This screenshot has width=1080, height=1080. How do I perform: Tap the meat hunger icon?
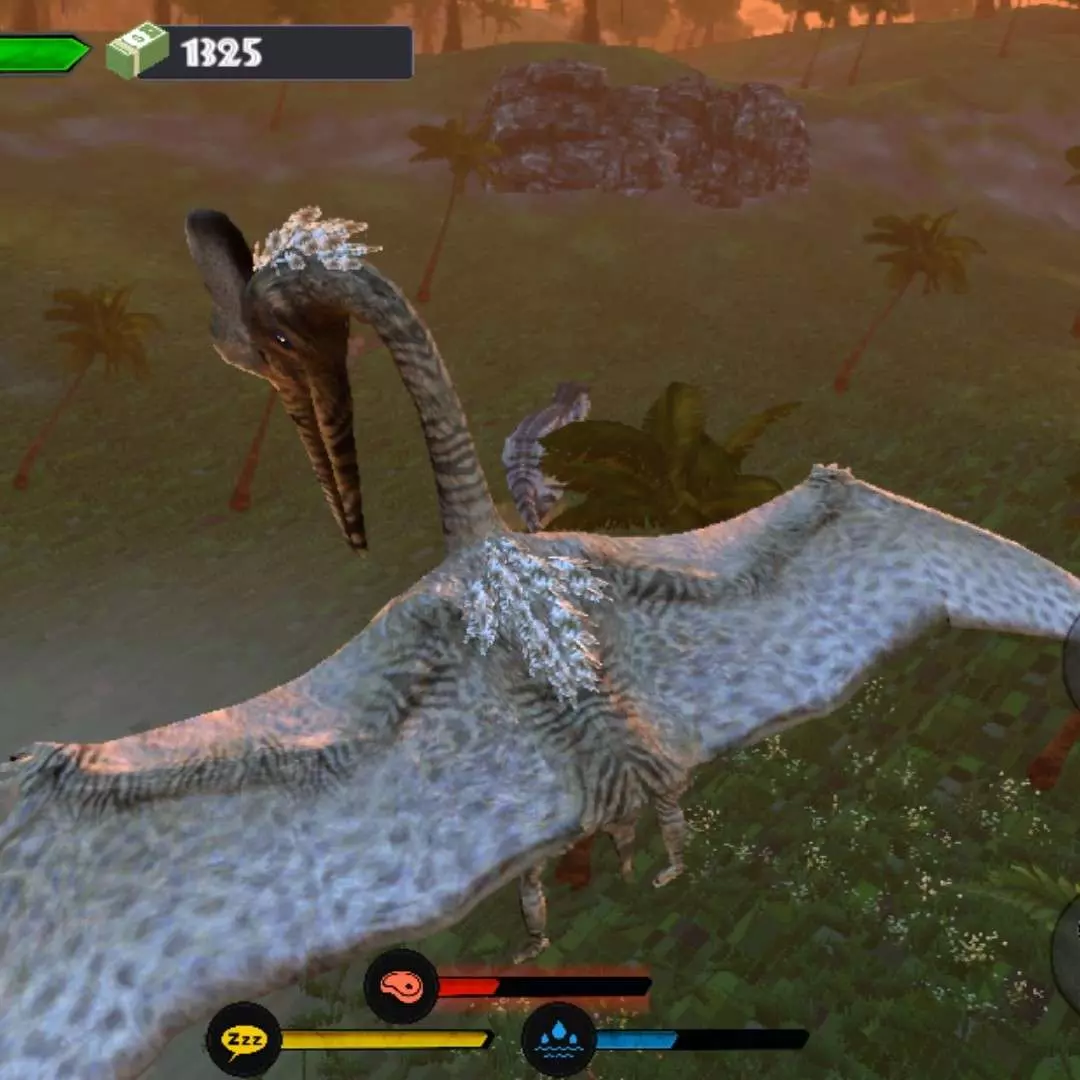(401, 986)
